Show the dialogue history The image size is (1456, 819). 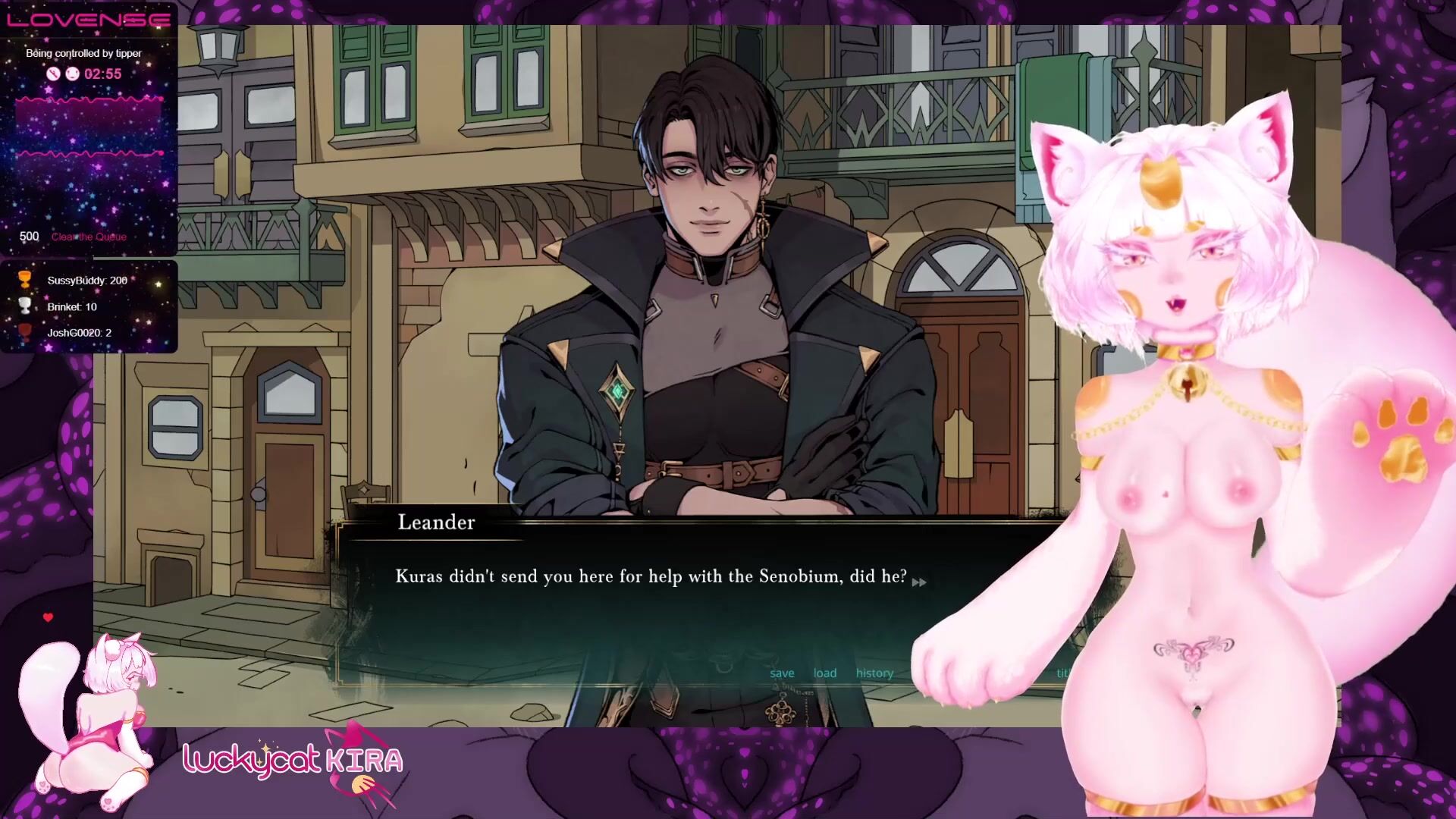click(874, 673)
